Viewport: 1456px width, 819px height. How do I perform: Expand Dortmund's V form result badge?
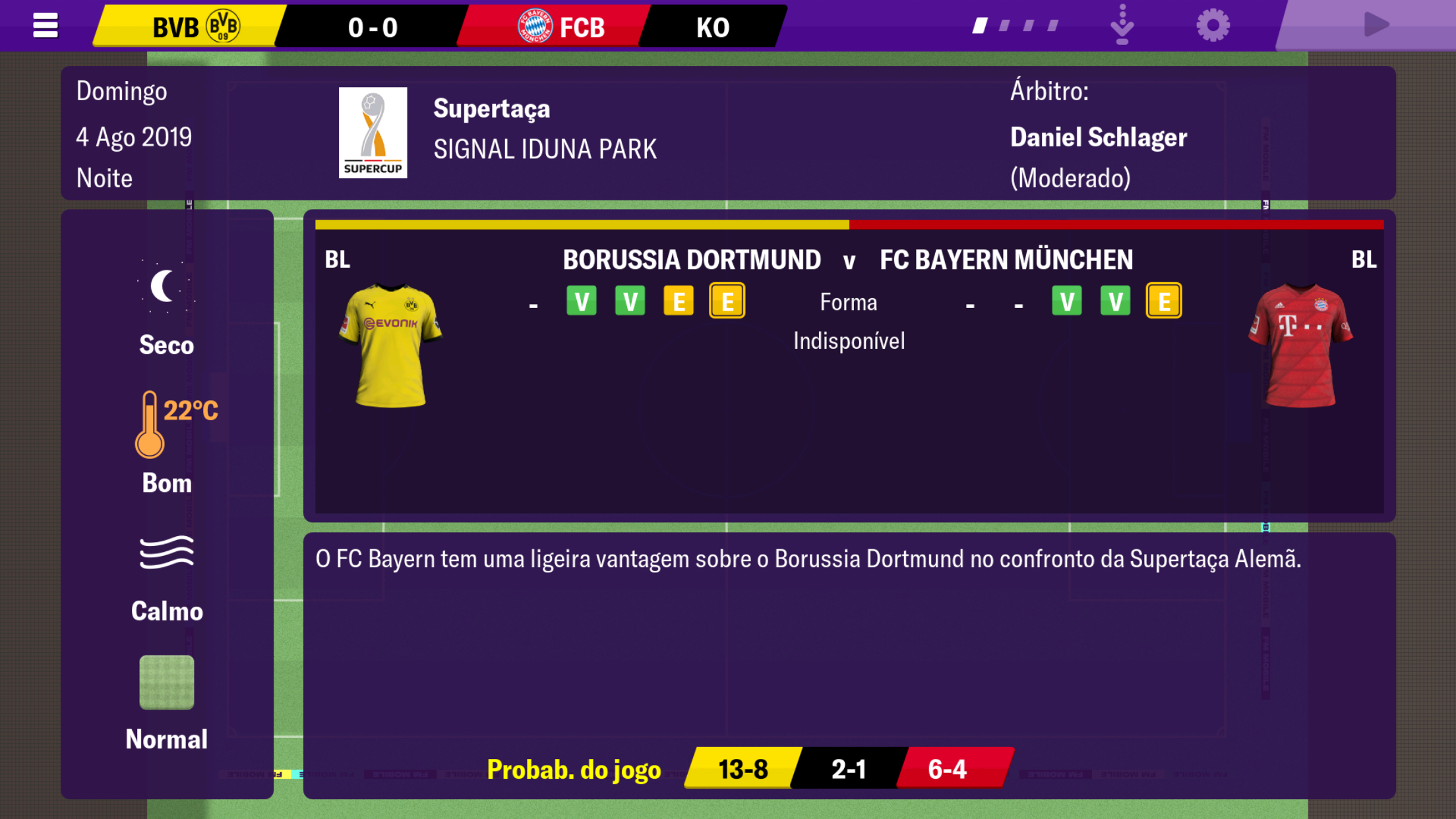coord(581,300)
